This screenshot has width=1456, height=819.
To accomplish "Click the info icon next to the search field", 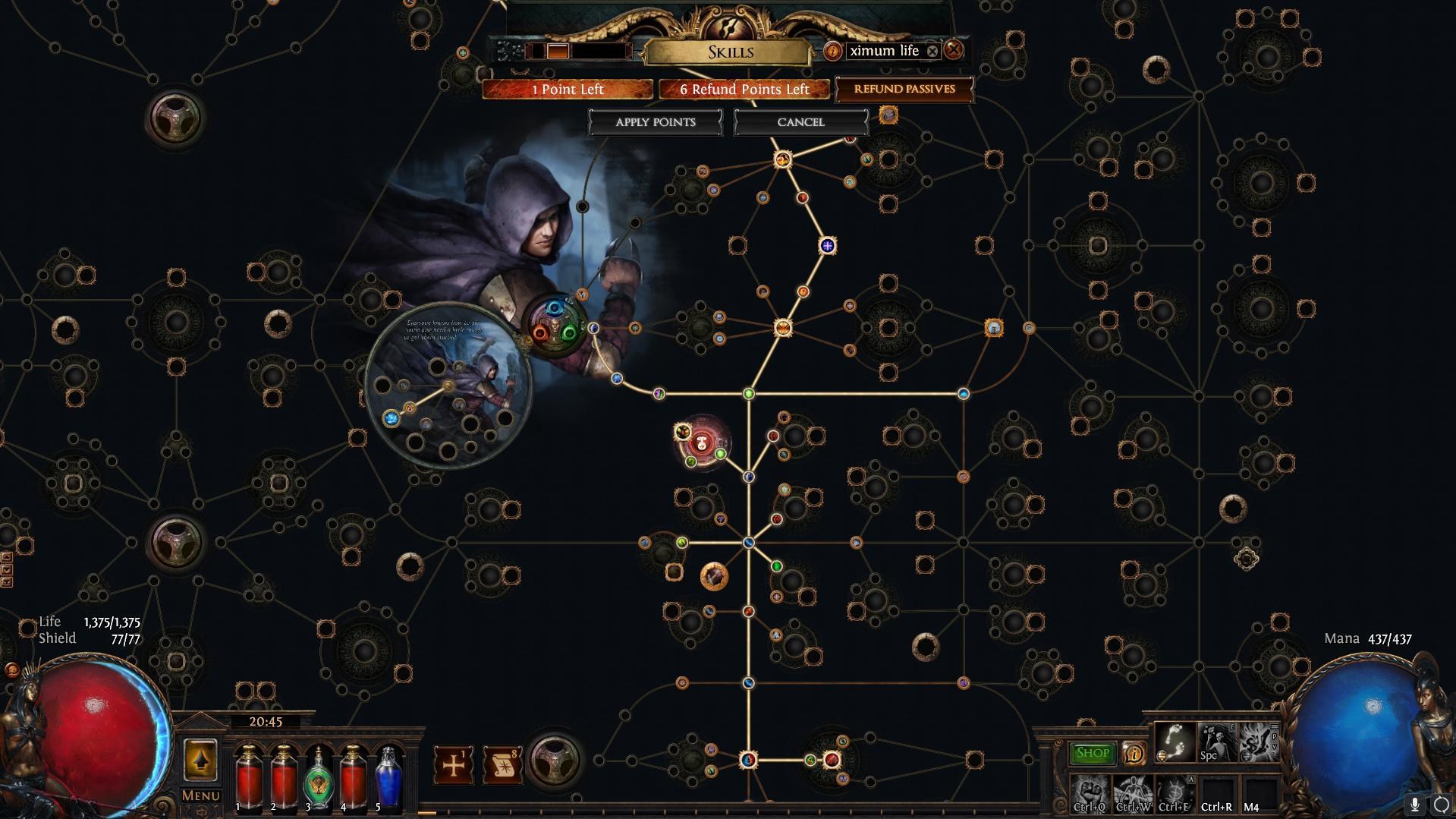I will [x=834, y=51].
